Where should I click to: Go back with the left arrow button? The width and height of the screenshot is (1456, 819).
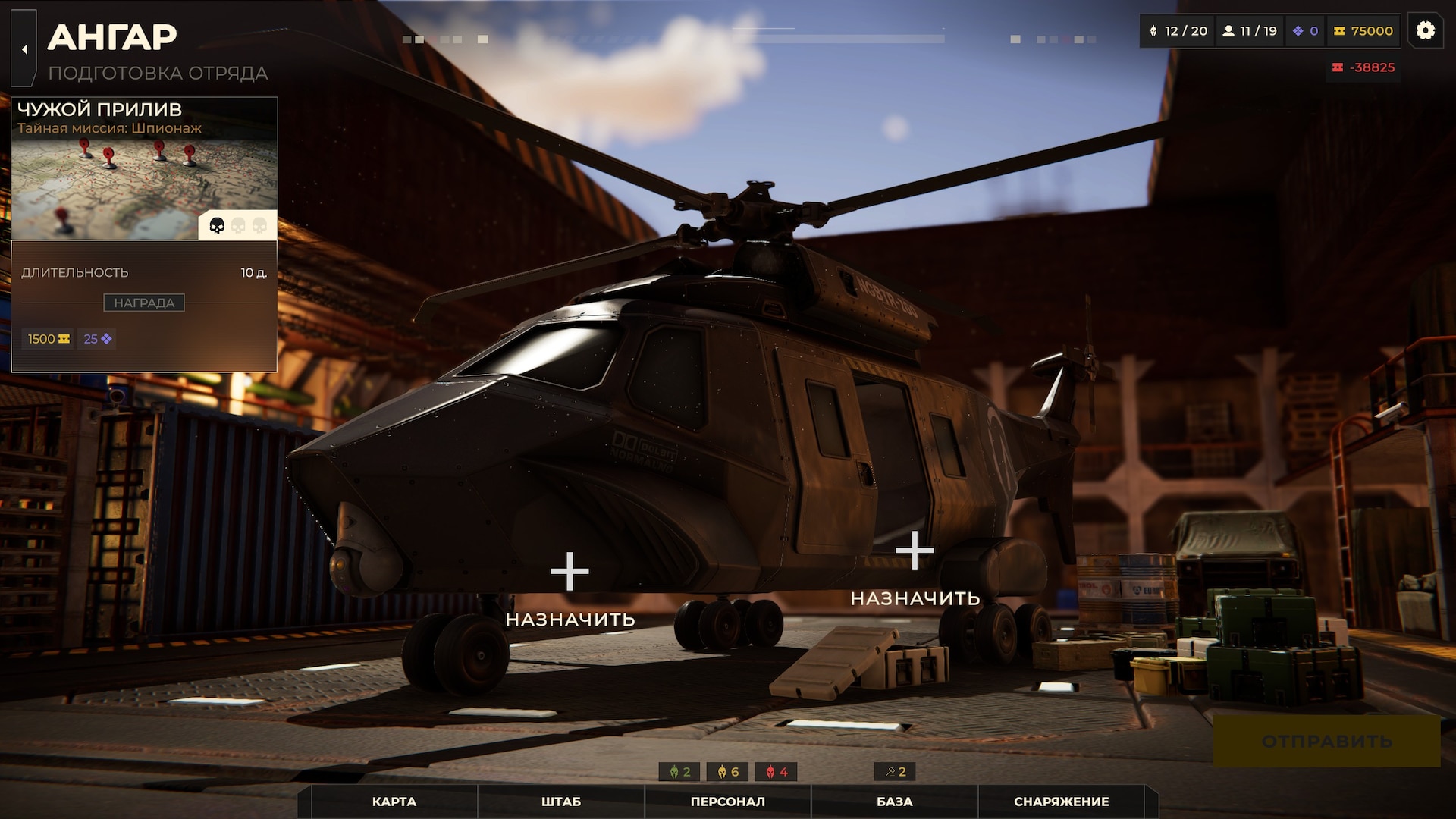click(24, 49)
